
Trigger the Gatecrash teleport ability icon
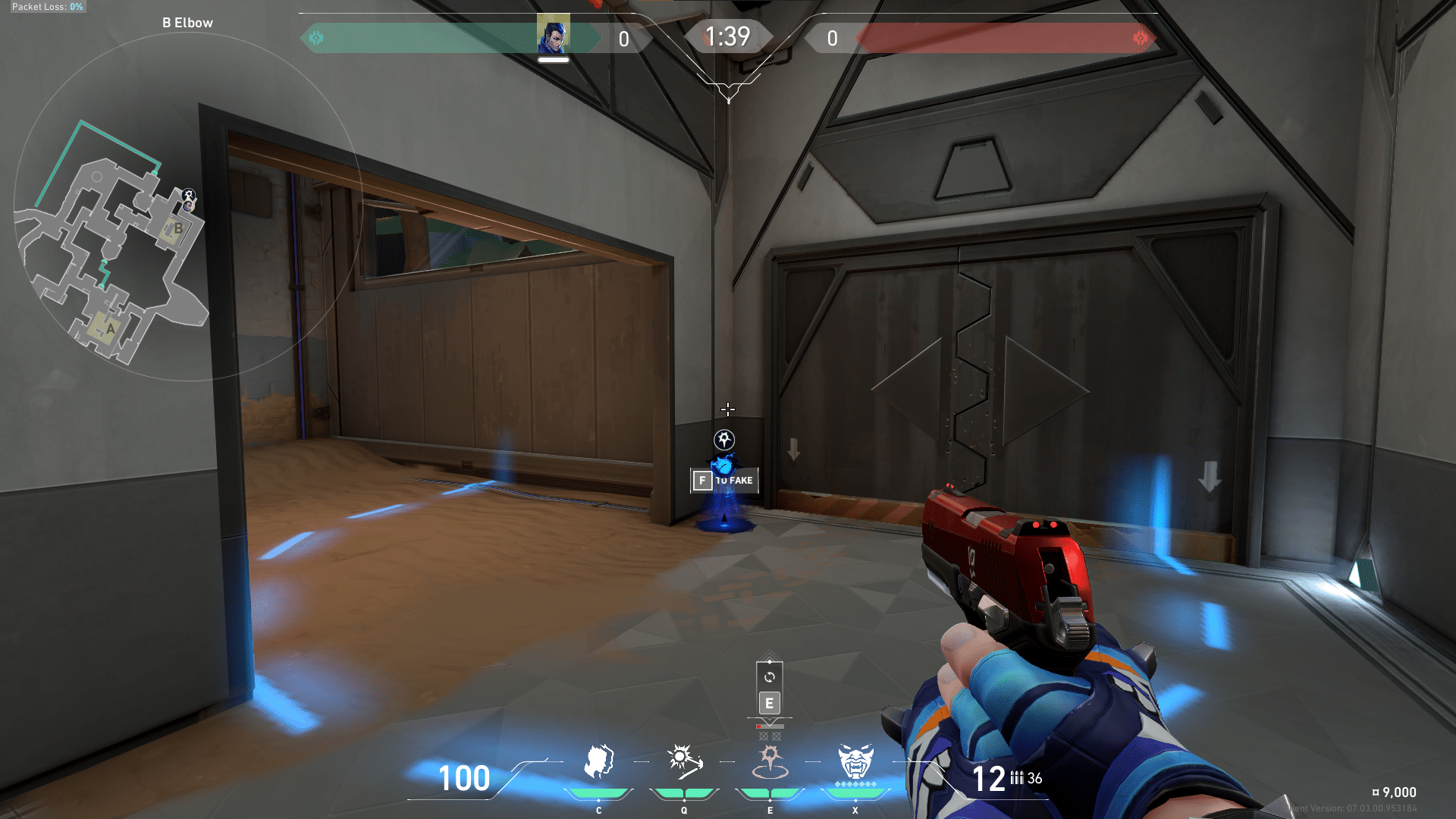pyautogui.click(x=770, y=761)
